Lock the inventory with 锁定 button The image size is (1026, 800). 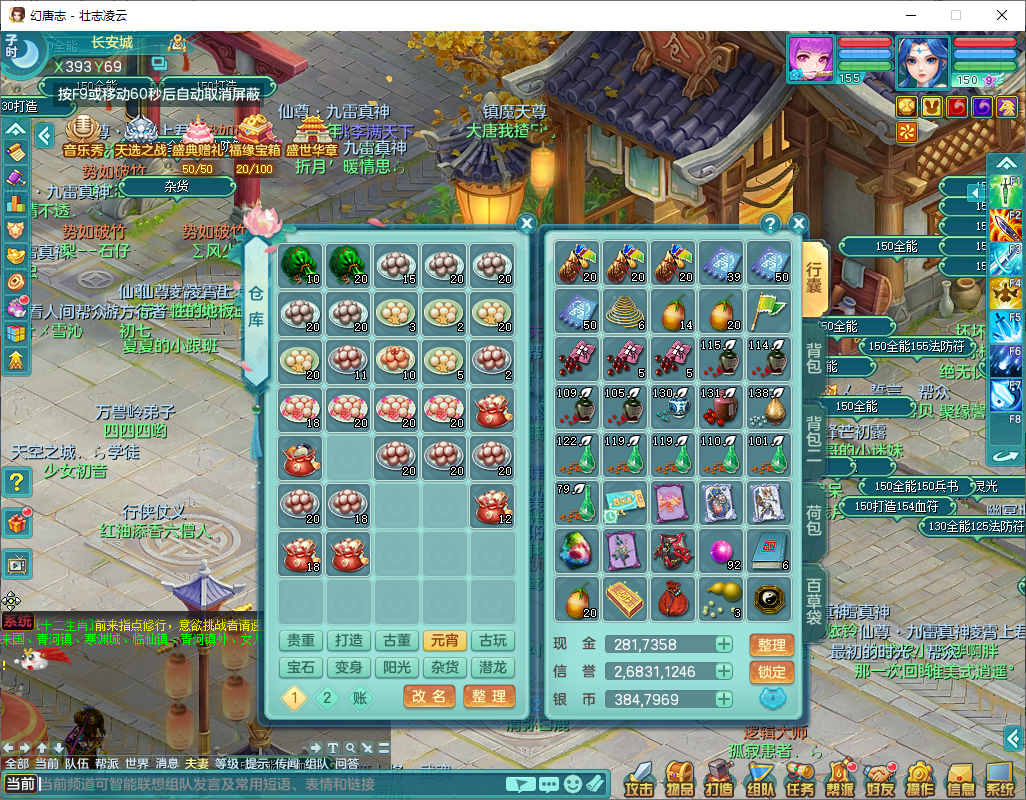coord(771,672)
